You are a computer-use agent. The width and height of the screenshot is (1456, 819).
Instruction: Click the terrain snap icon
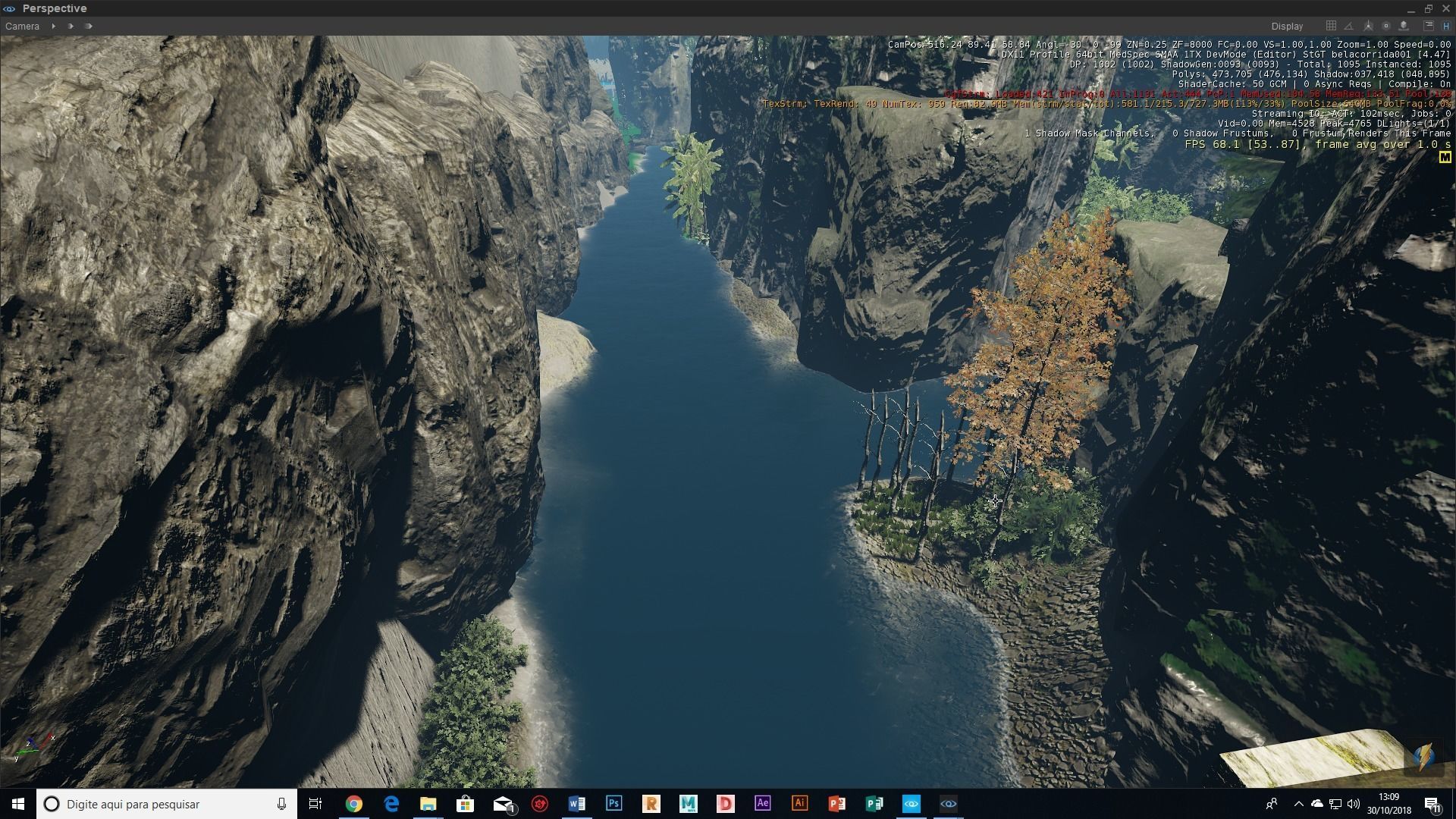point(1404,25)
